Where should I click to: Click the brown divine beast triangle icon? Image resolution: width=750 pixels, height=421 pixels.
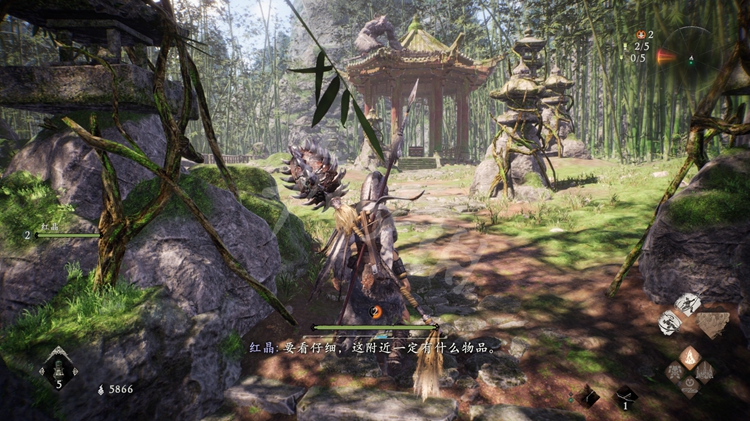tap(713, 325)
